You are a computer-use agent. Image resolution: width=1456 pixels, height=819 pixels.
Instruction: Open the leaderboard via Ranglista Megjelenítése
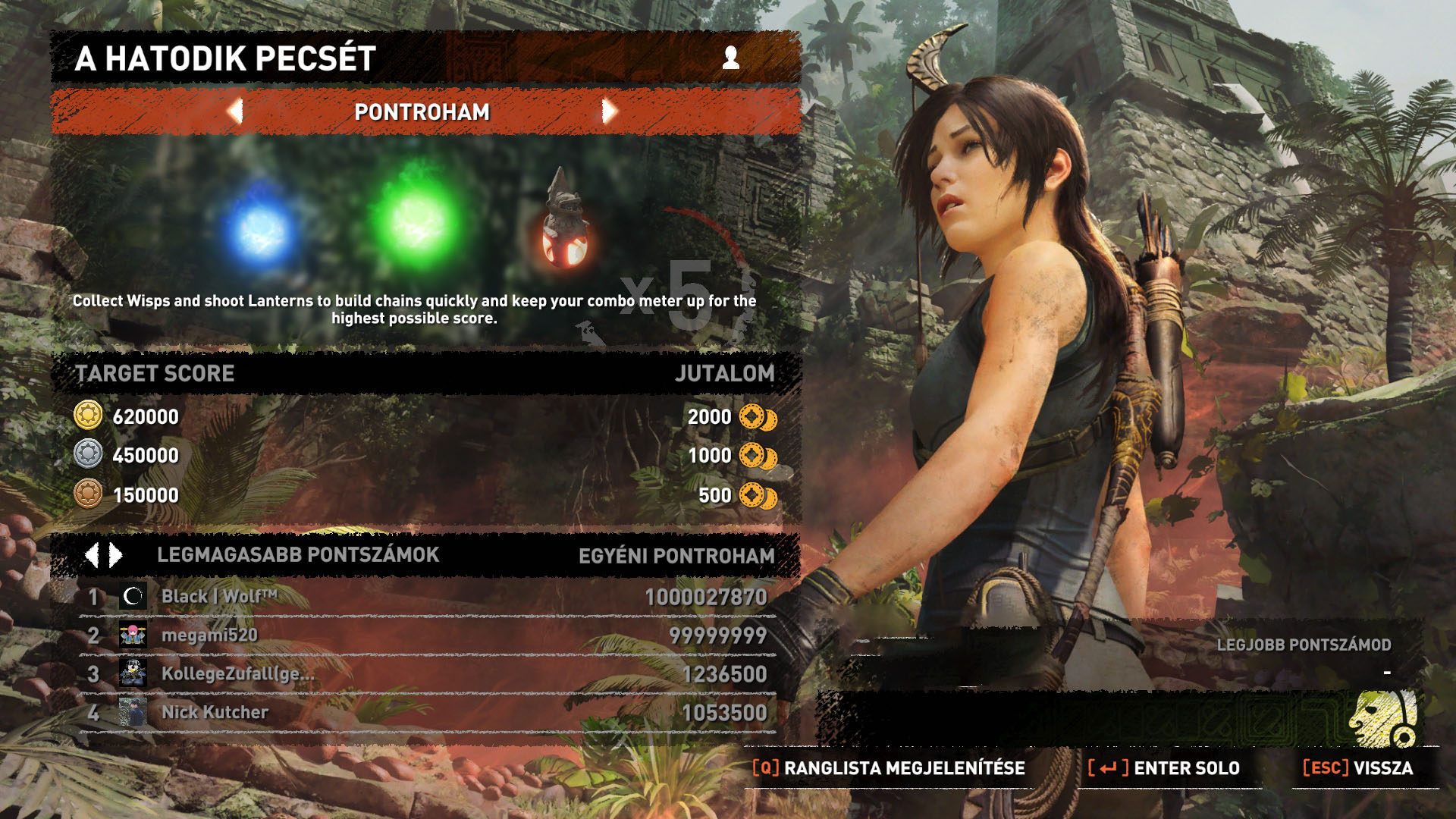[889, 768]
